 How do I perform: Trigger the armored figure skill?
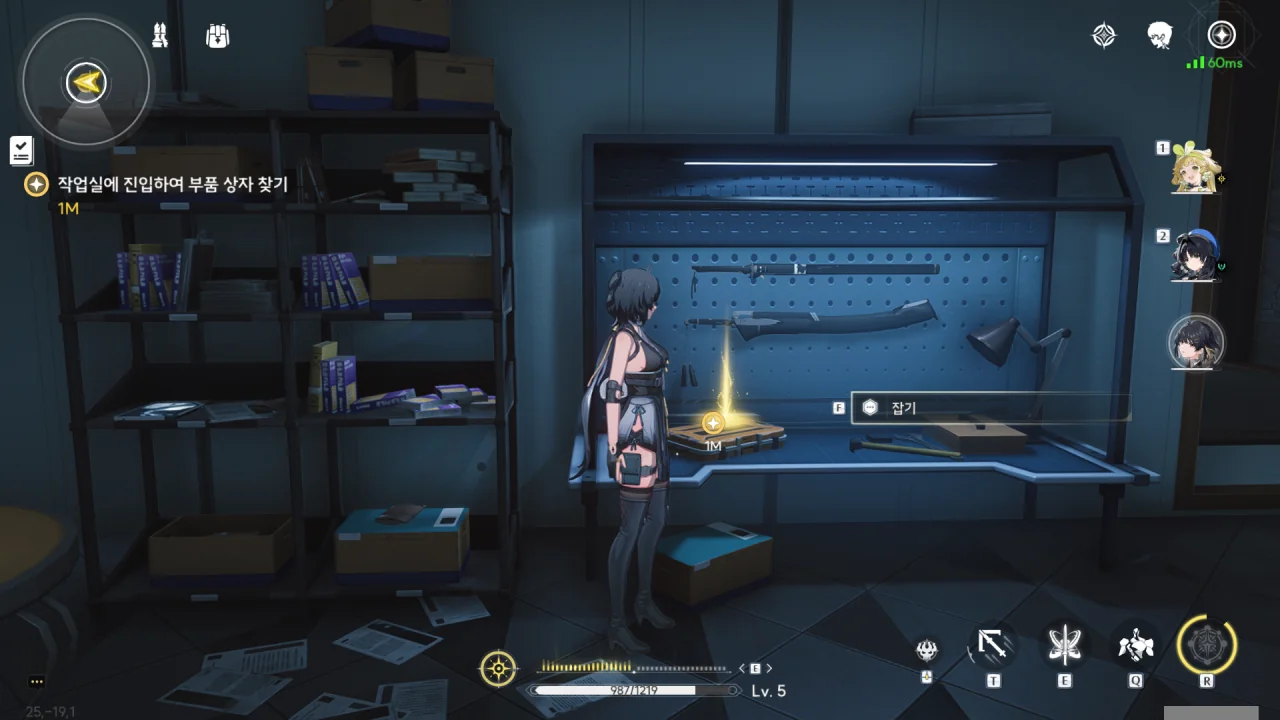point(1136,646)
